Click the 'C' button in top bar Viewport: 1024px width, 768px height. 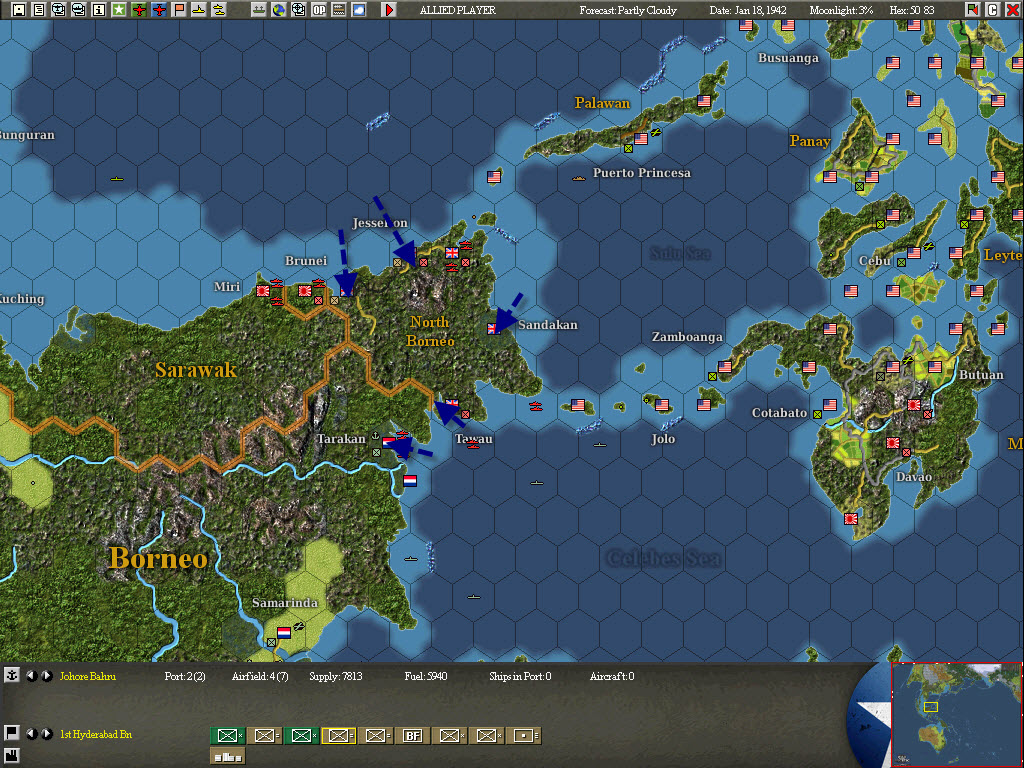pos(993,10)
